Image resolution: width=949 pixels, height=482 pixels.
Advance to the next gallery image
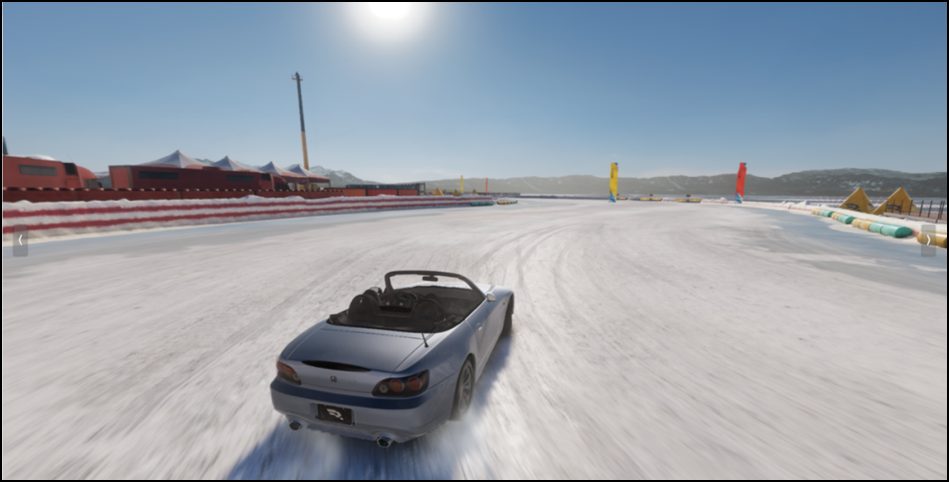(928, 240)
